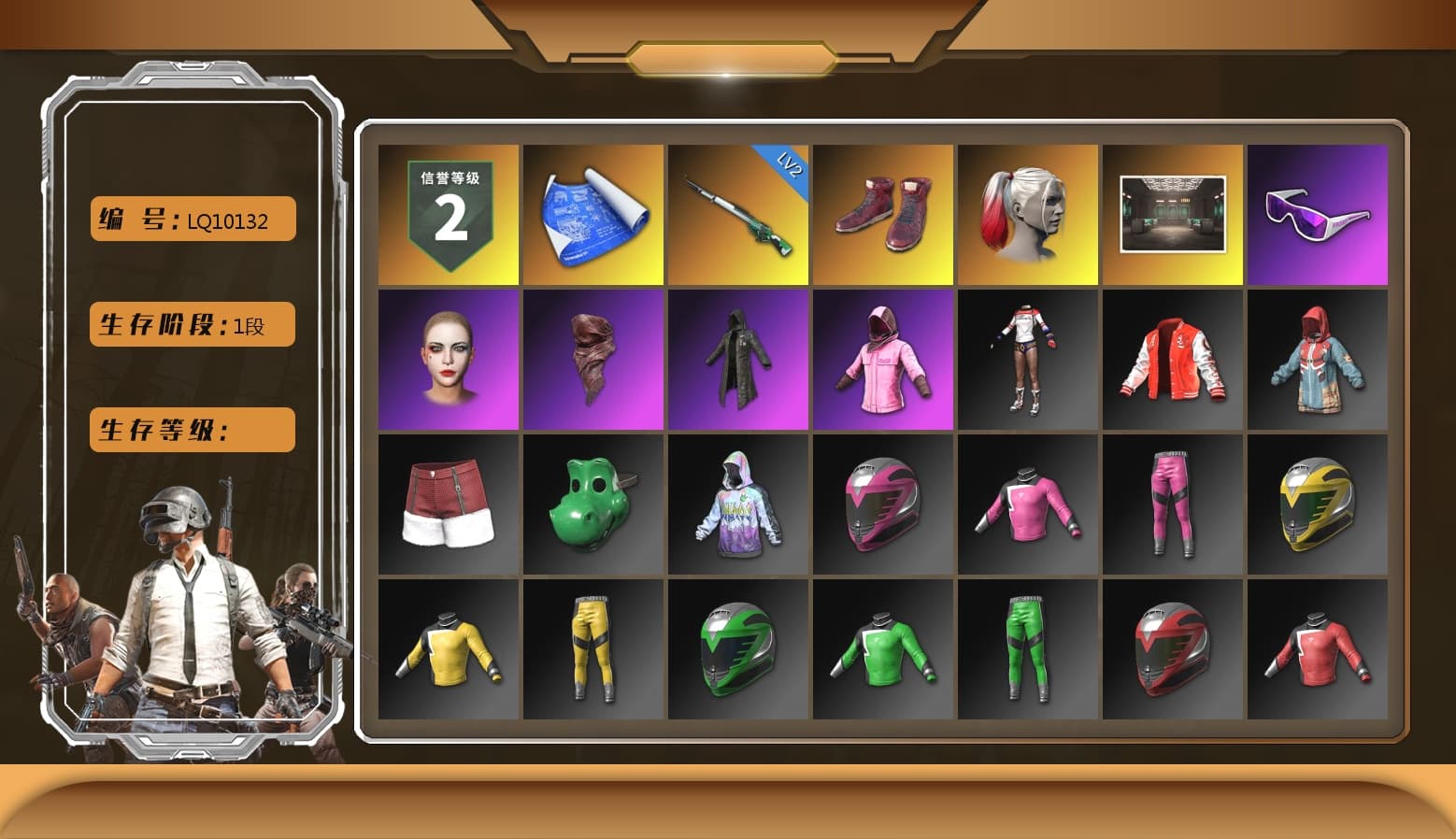This screenshot has height=839, width=1456.
Task: Click the blue blueprint map icon
Action: [x=592, y=213]
